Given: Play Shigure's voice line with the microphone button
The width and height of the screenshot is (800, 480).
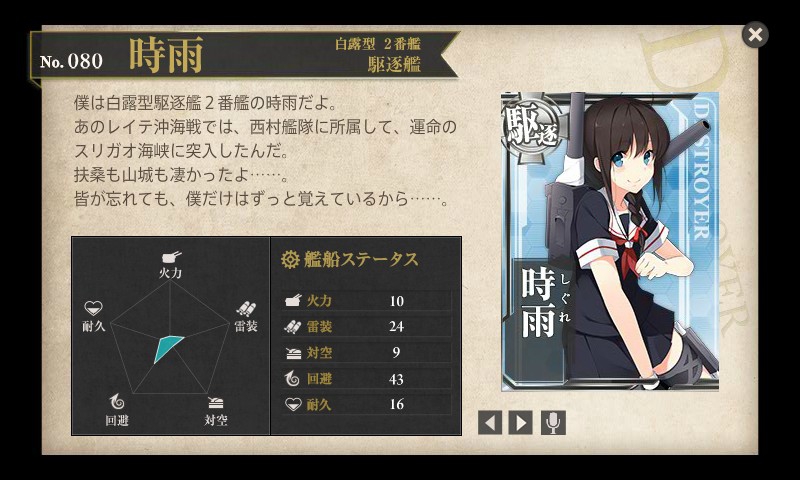Looking at the screenshot, I should click(x=553, y=422).
